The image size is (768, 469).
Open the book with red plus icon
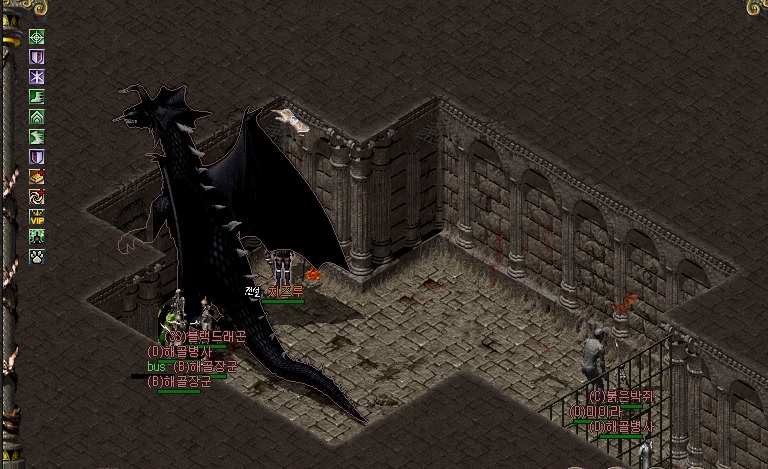[x=37, y=177]
